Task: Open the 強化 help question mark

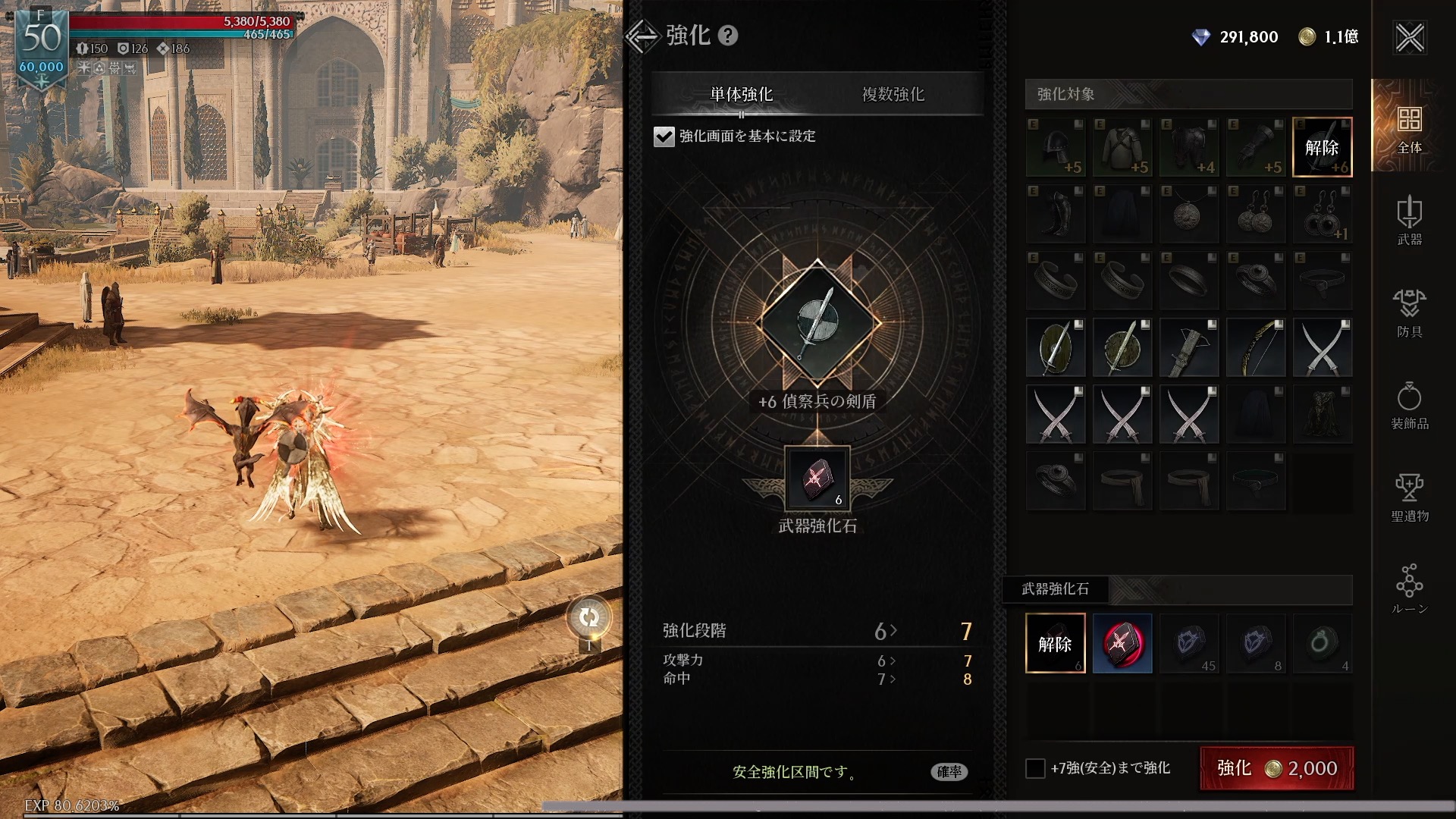Action: (x=728, y=36)
